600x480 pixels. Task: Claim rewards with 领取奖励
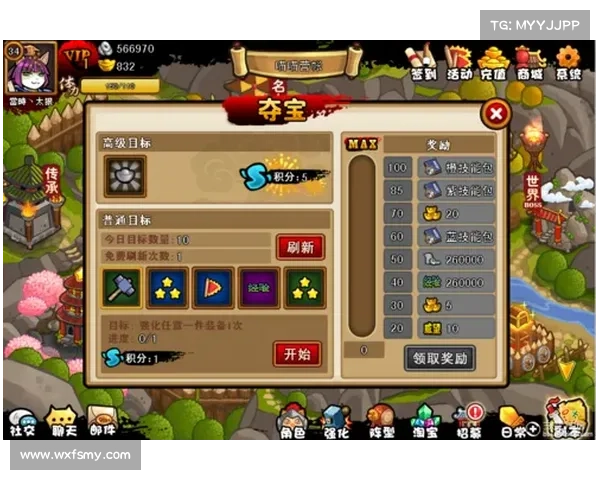[x=439, y=357]
